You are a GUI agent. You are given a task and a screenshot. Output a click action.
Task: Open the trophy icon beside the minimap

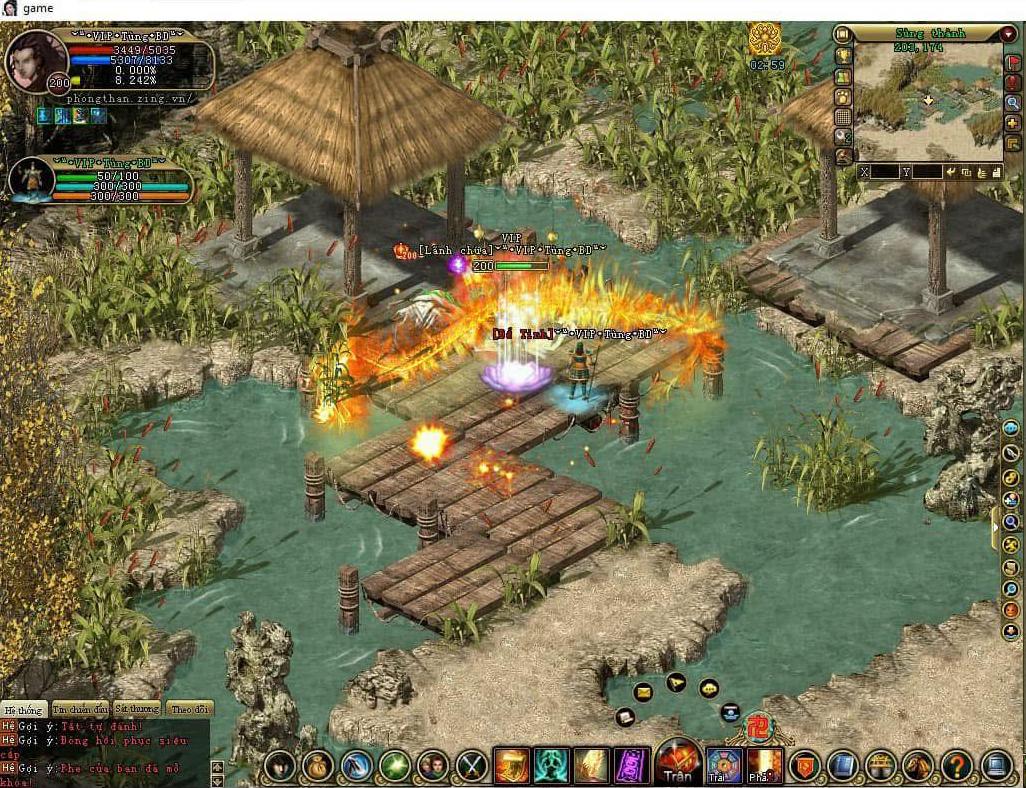coord(843,55)
